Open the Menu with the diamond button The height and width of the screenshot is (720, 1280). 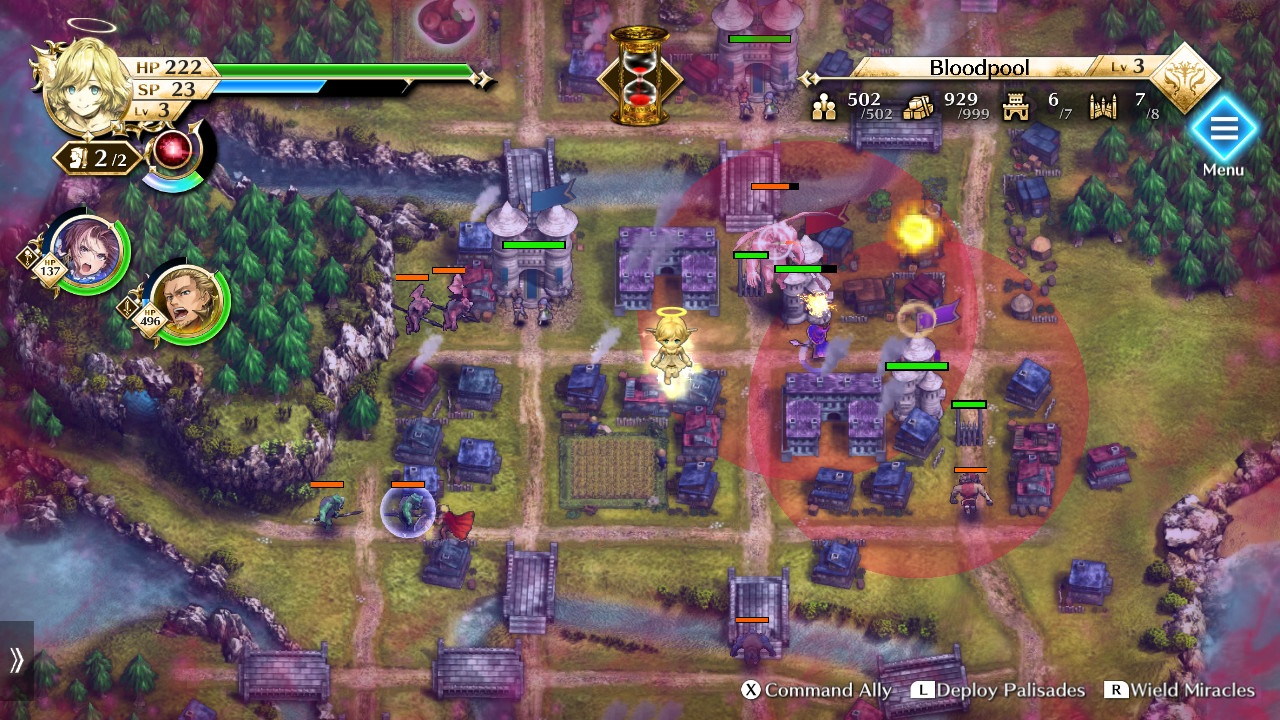[1222, 129]
